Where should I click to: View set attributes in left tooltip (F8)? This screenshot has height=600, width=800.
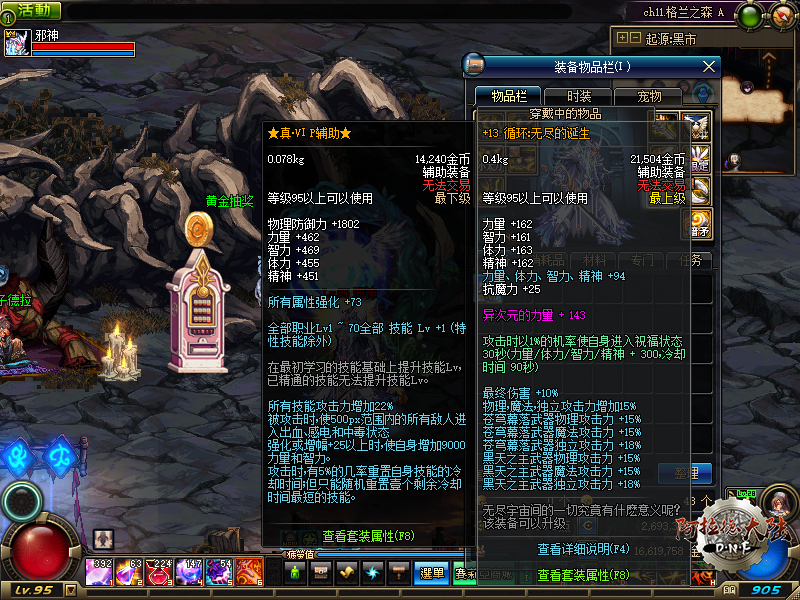tap(367, 536)
